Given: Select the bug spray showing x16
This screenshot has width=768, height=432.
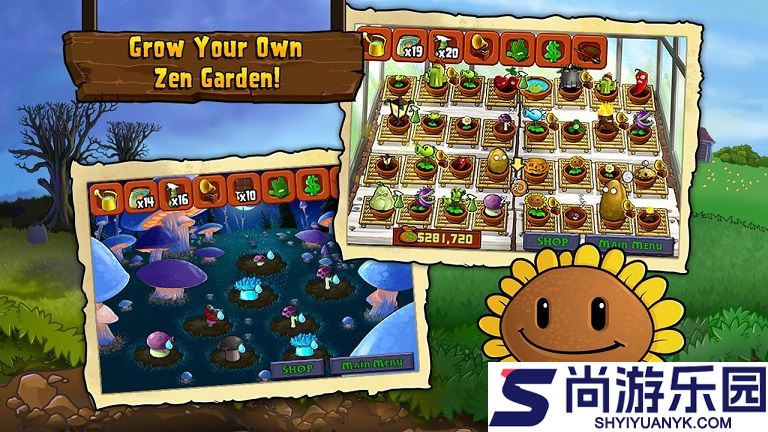Looking at the screenshot, I should [175, 193].
